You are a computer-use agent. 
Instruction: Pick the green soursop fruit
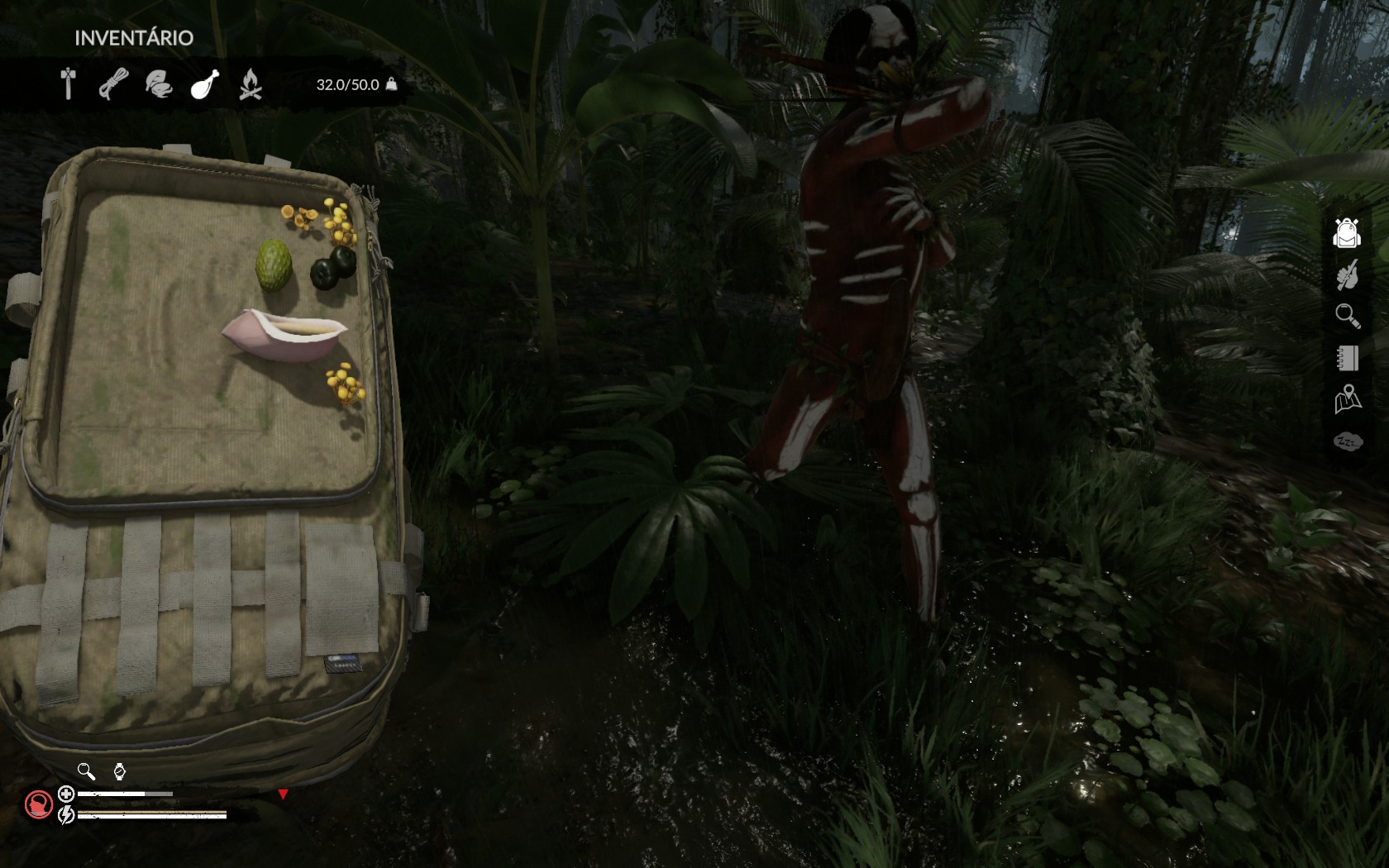(274, 265)
